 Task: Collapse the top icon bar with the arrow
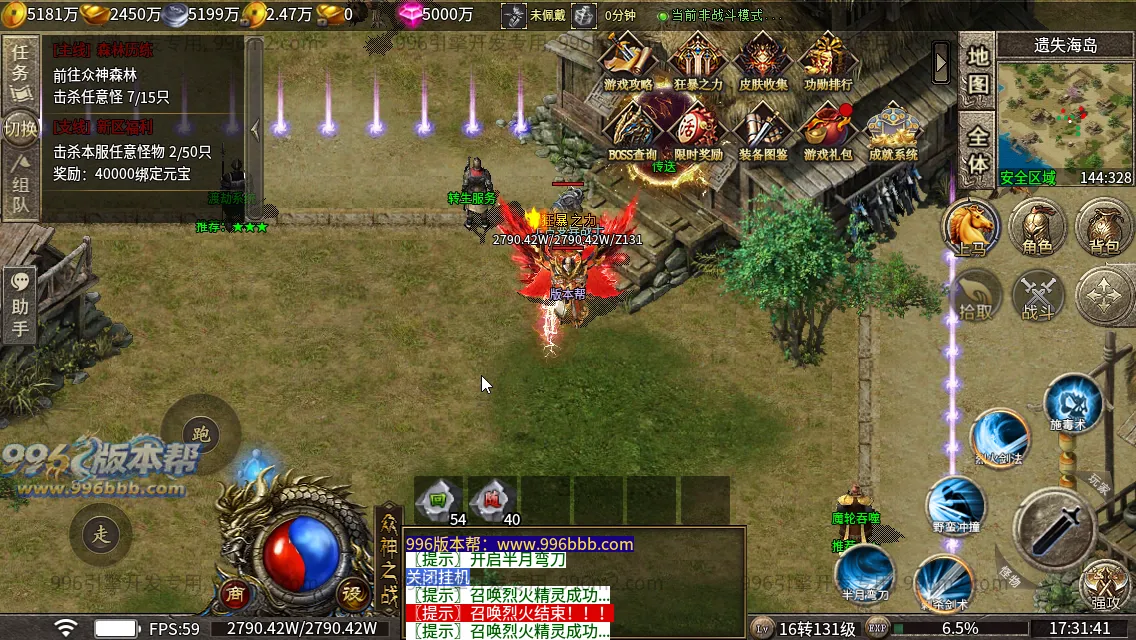pos(941,63)
